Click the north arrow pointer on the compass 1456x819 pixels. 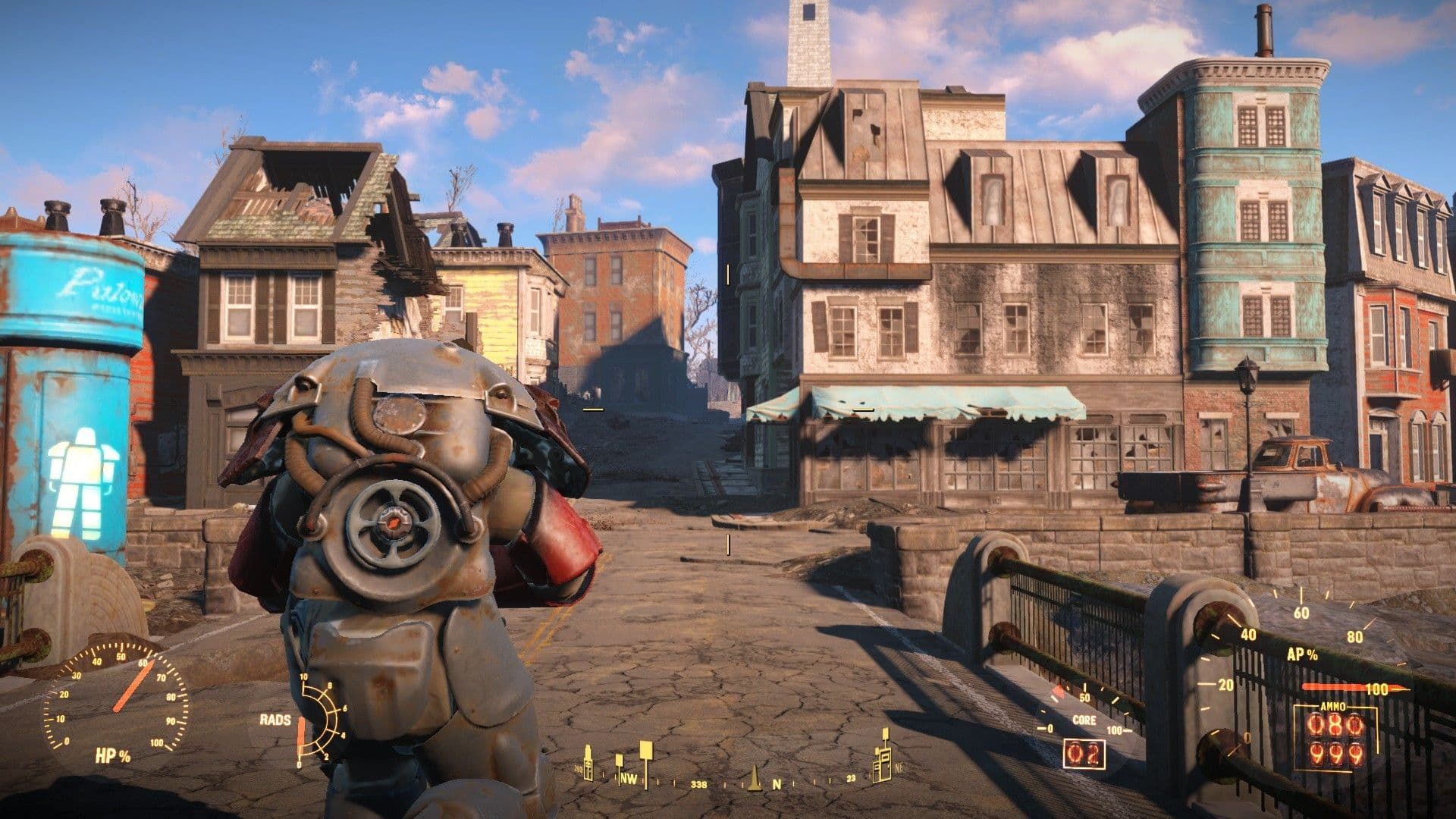pos(755,780)
